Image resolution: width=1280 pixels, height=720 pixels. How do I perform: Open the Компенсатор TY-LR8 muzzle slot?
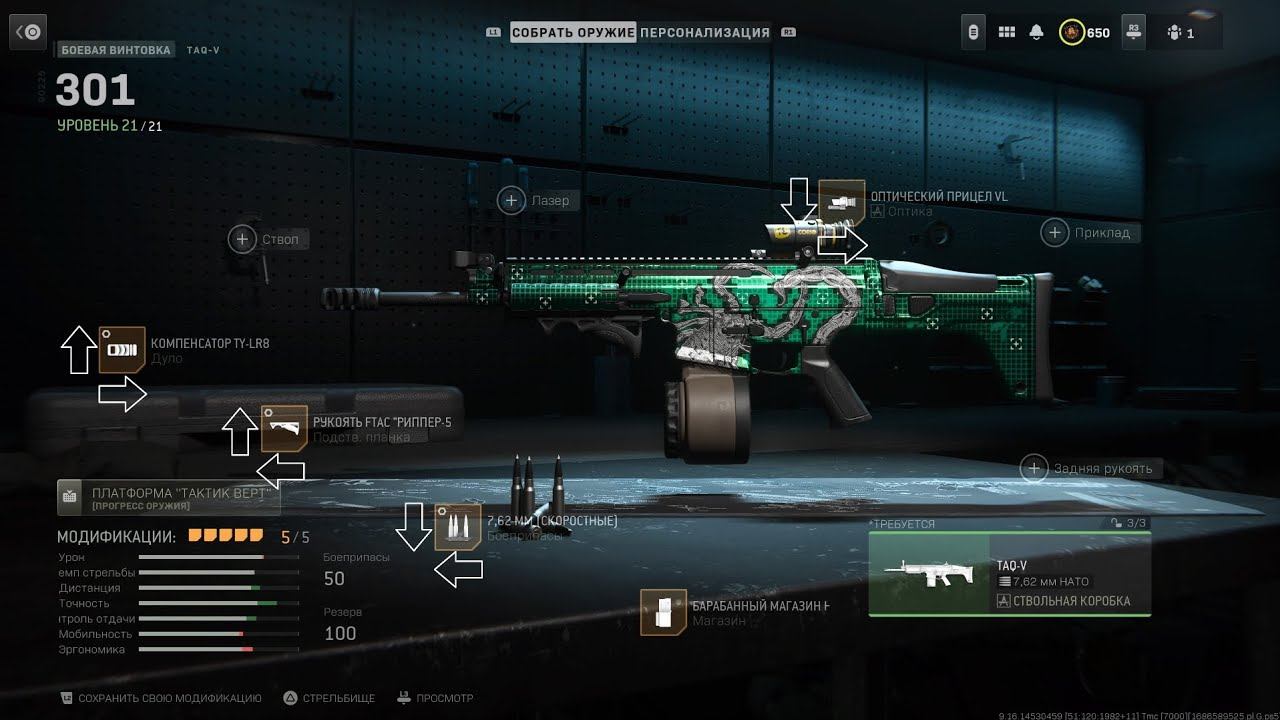point(122,350)
